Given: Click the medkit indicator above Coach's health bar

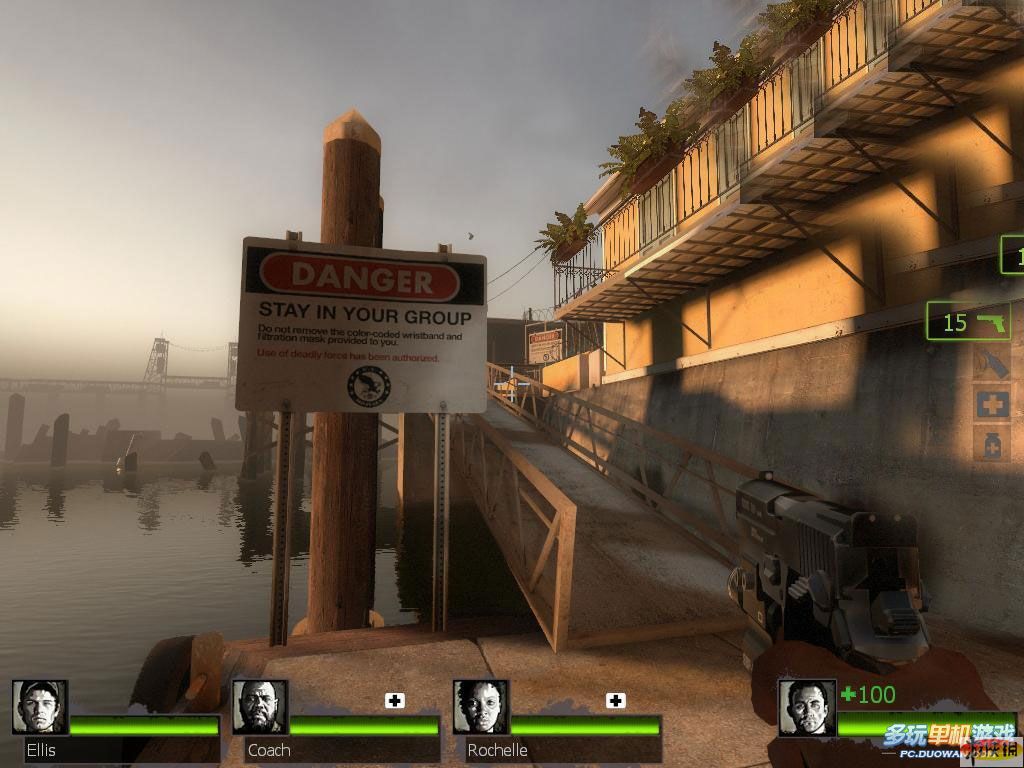Looking at the screenshot, I should pos(395,700).
